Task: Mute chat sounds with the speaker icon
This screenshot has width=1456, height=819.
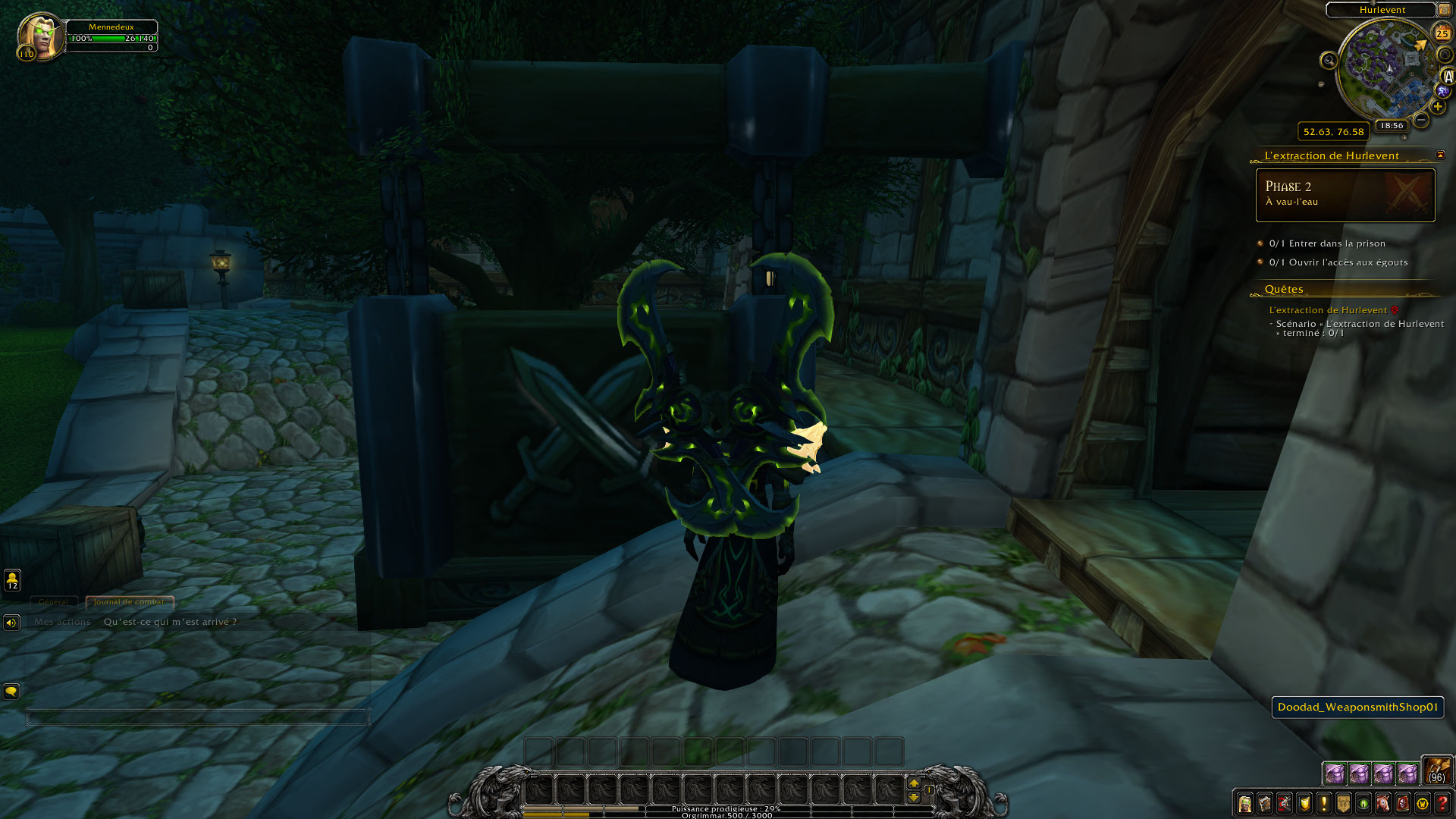Action: coord(11,623)
